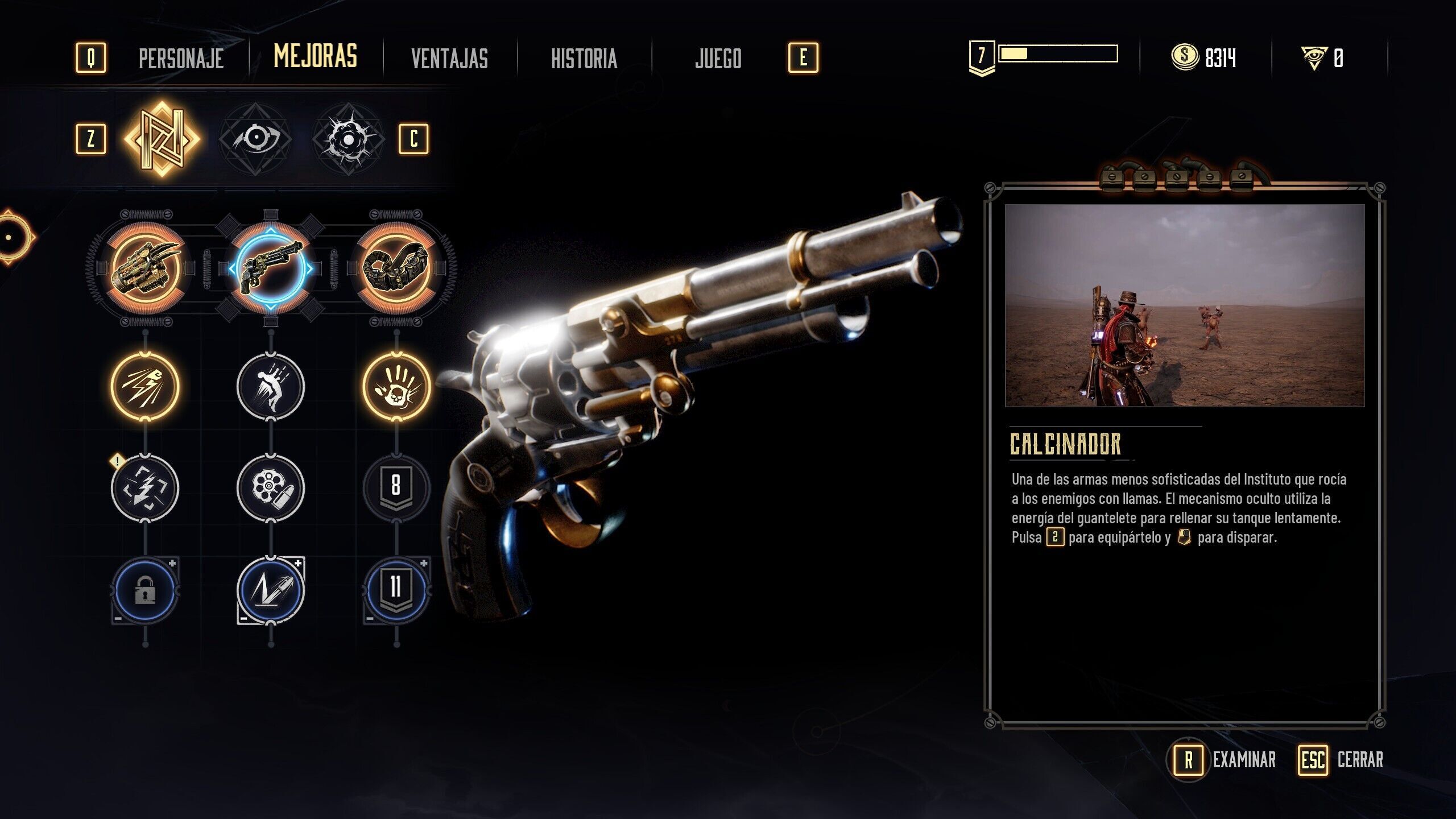Screen dimensions: 1456x819
Task: Select the padlock locked upgrade node
Action: pos(145,591)
